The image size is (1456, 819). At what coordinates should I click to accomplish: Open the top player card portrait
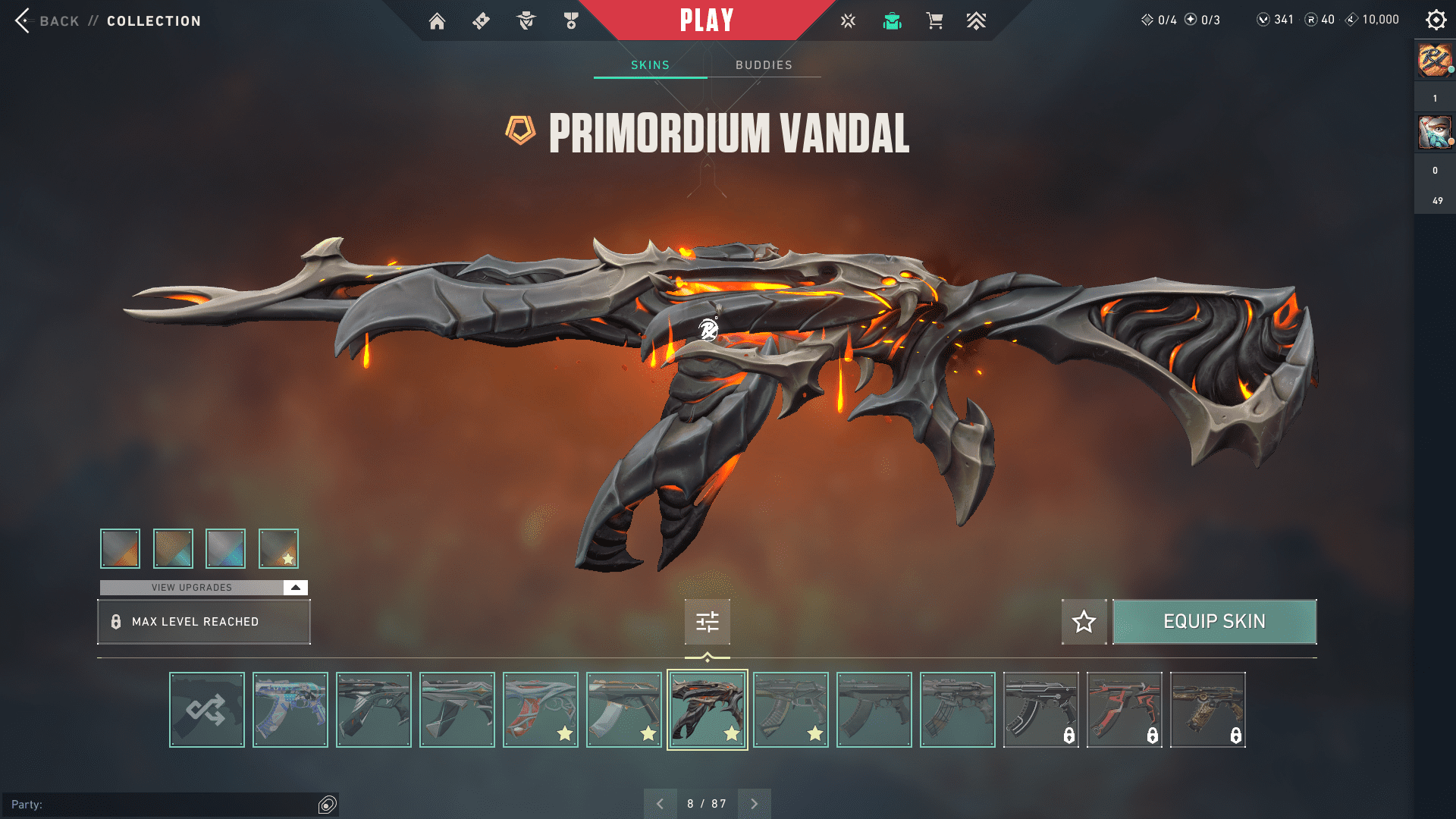[x=1435, y=60]
